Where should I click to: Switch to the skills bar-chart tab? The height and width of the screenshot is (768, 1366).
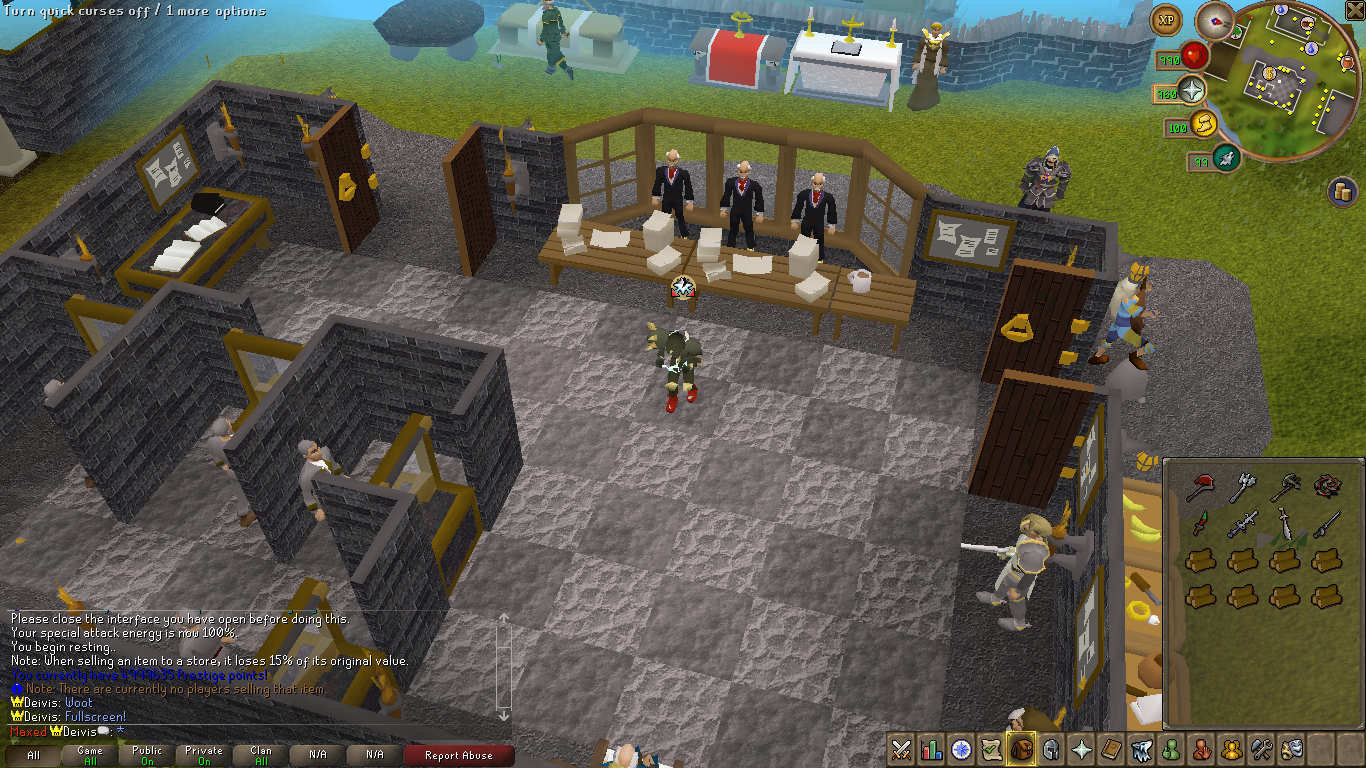[931, 748]
